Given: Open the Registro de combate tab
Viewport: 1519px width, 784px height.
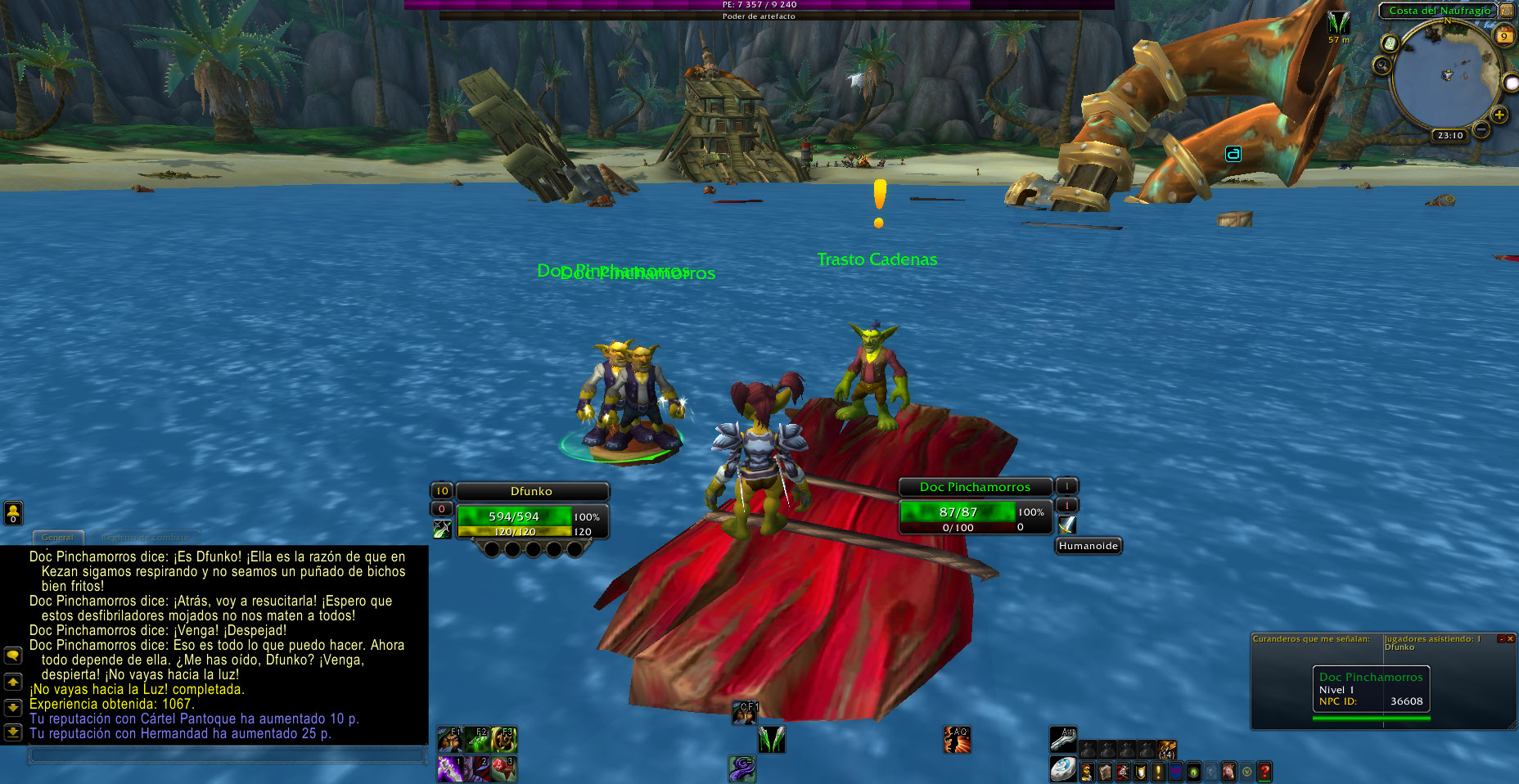Looking at the screenshot, I should 145,538.
